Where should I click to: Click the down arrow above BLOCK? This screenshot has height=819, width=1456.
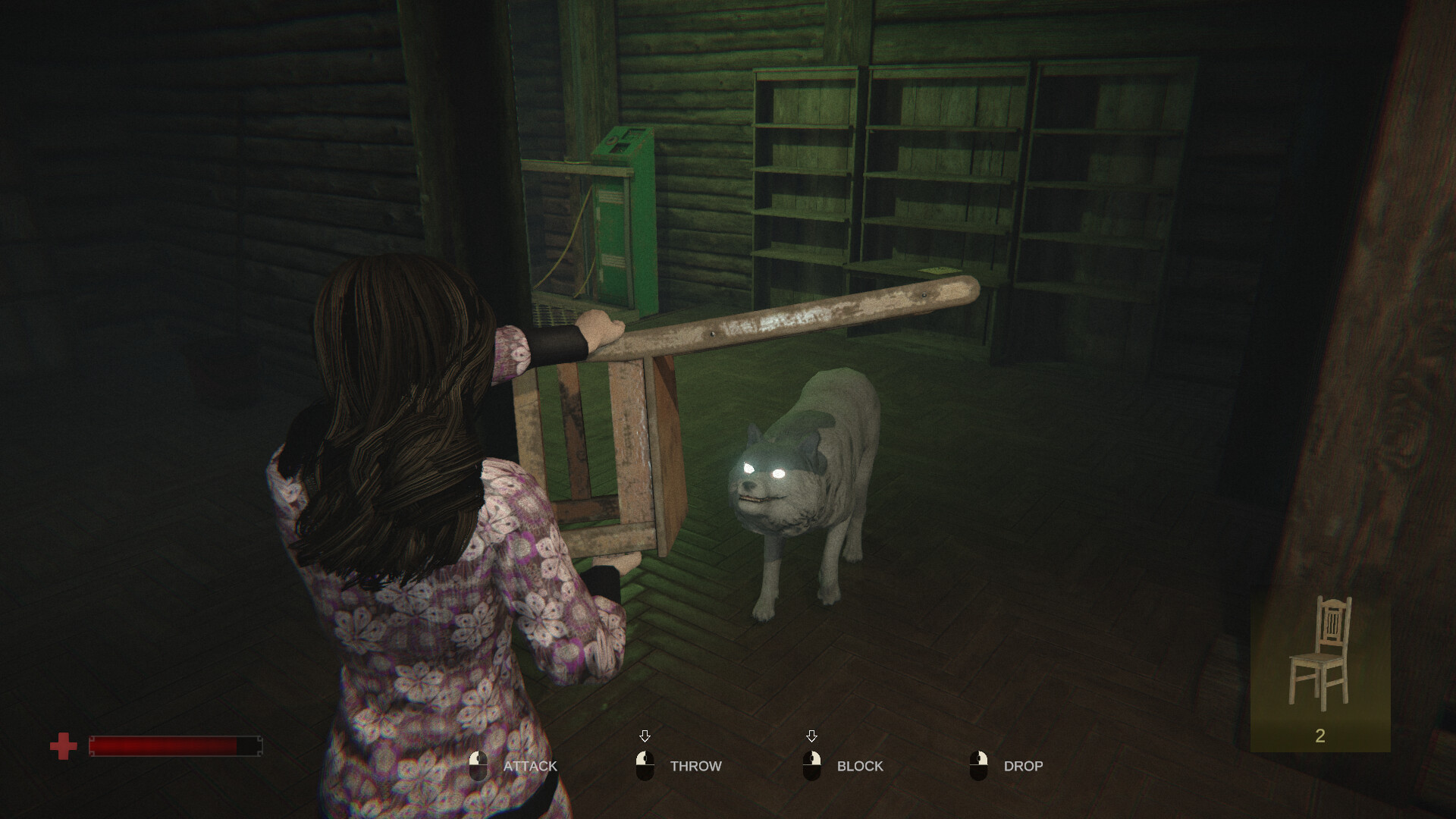[813, 734]
